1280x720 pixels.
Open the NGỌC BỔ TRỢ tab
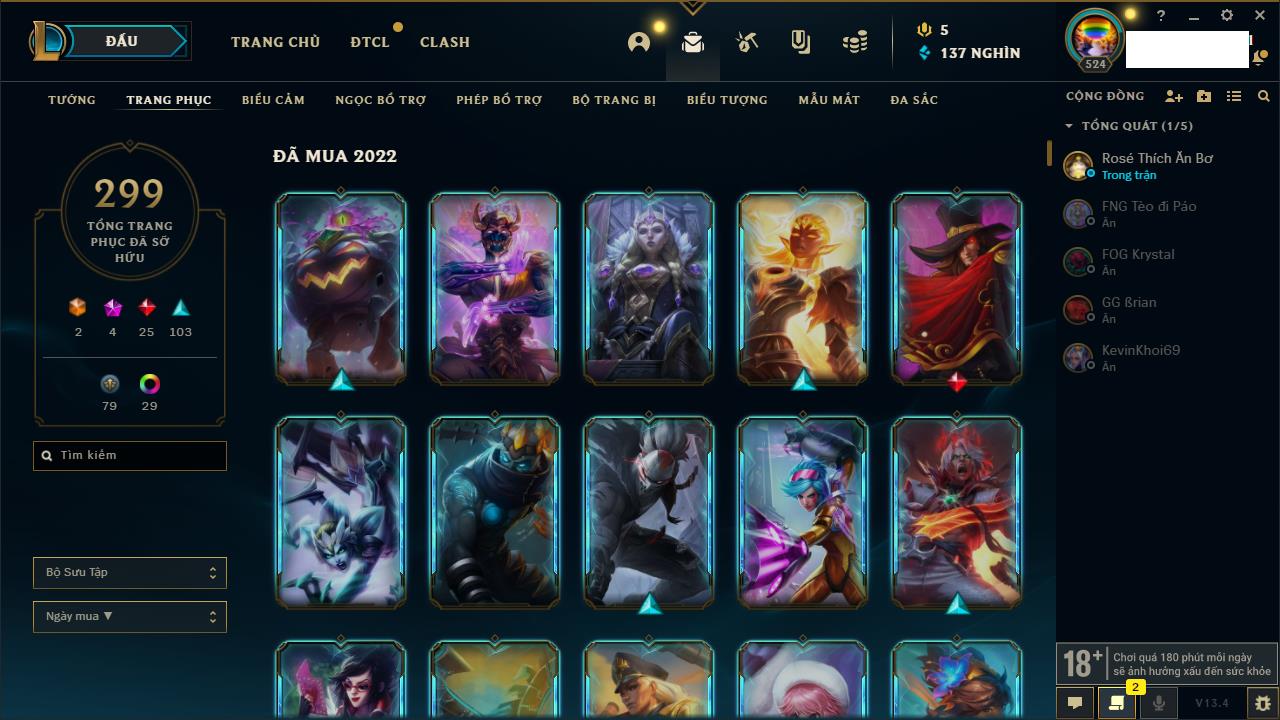pyautogui.click(x=380, y=100)
